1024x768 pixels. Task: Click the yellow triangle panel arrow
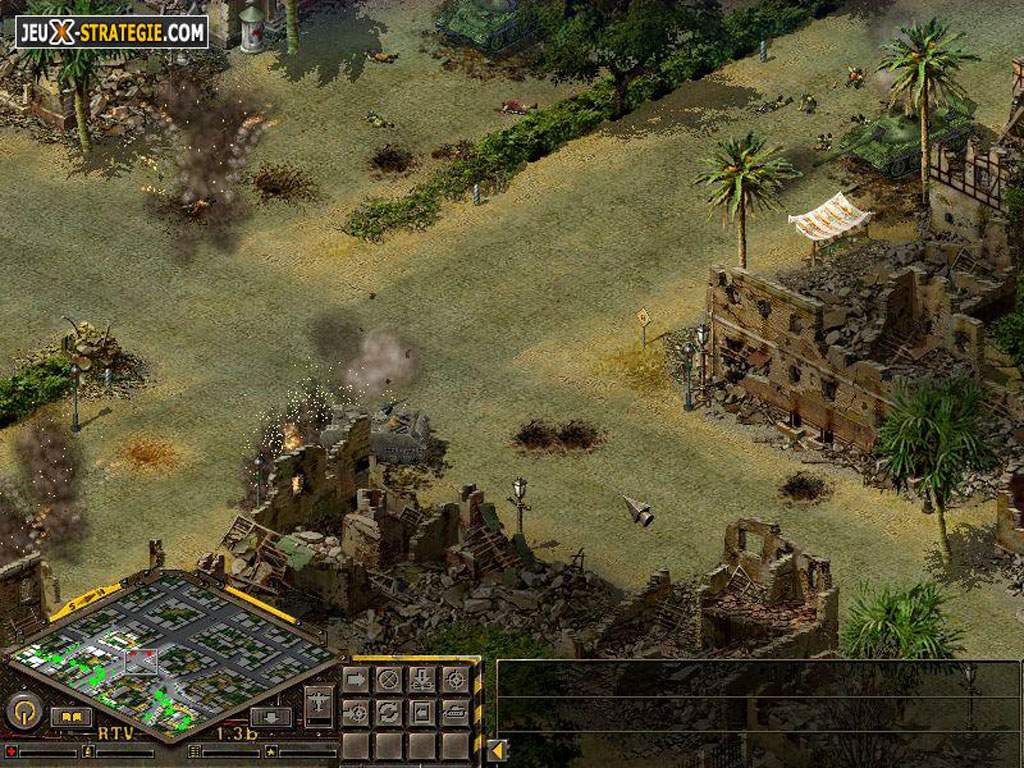click(x=497, y=749)
